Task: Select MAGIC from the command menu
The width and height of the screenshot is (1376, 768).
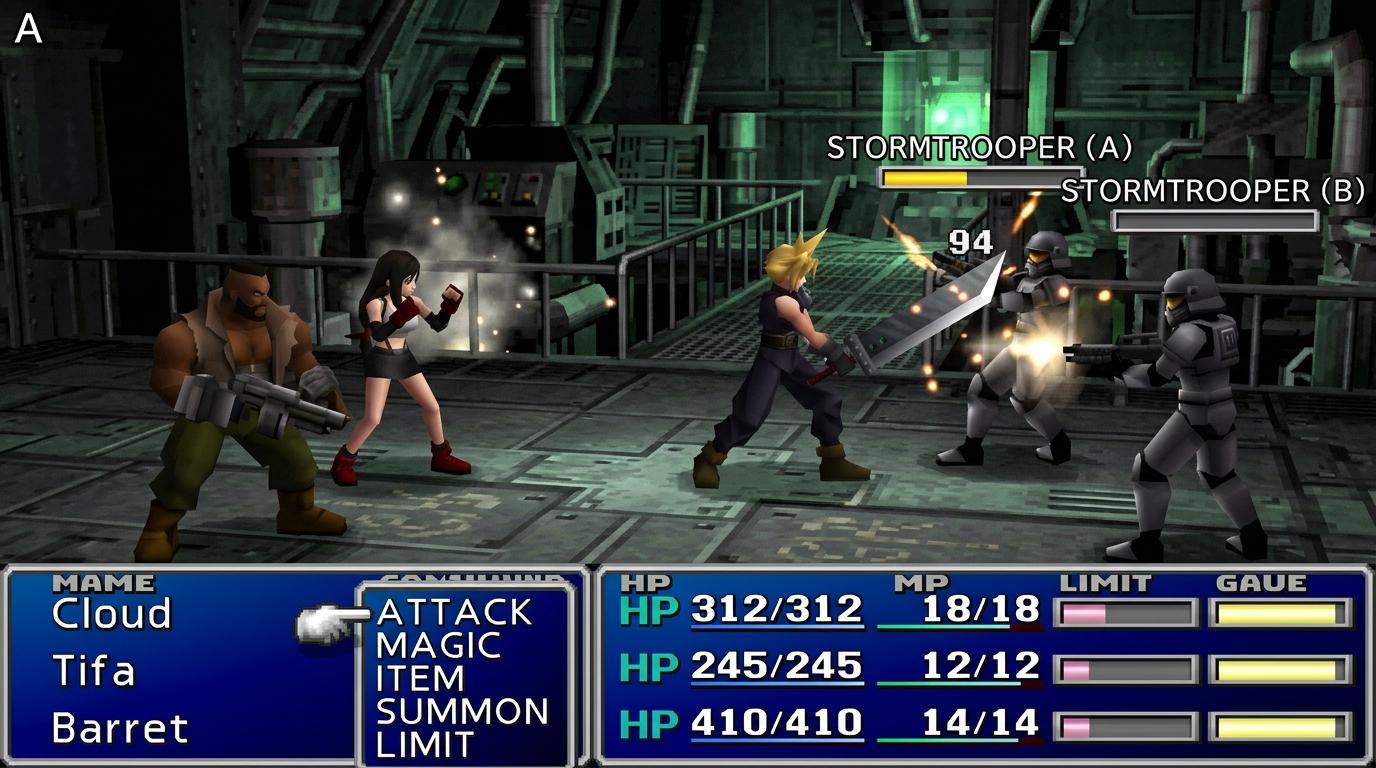Action: (438, 646)
